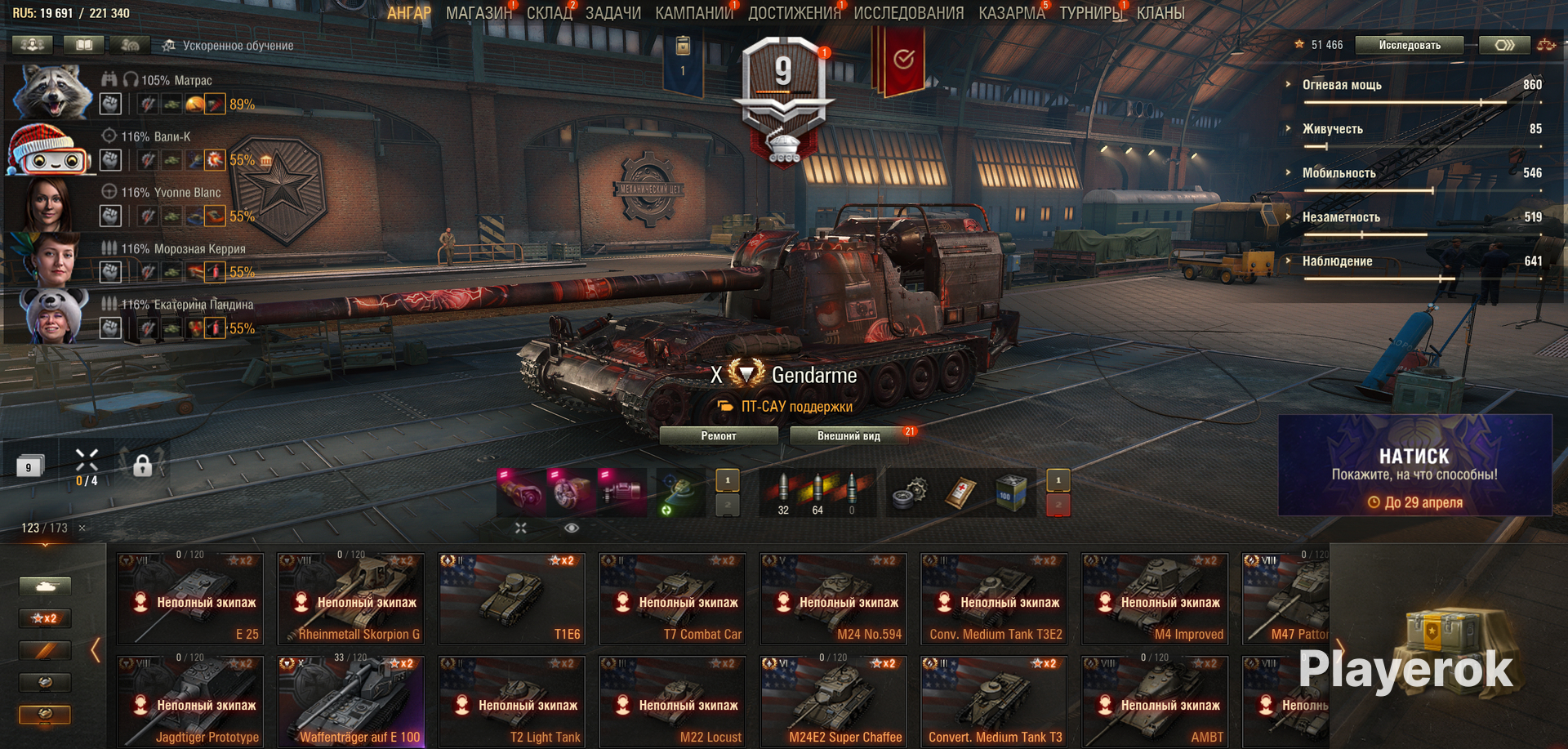Select the Waffenträger auf E 100 tank
1568x749 pixels.
(x=351, y=702)
